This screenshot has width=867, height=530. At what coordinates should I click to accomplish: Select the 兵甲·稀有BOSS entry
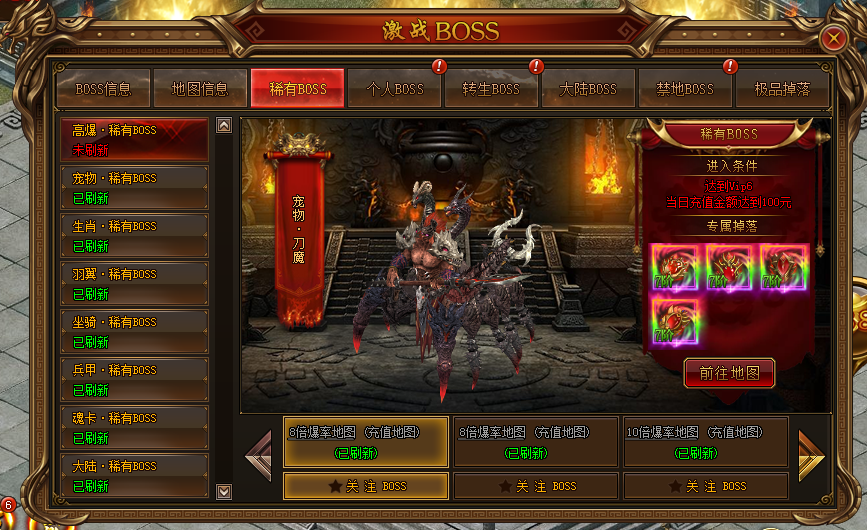(x=134, y=380)
